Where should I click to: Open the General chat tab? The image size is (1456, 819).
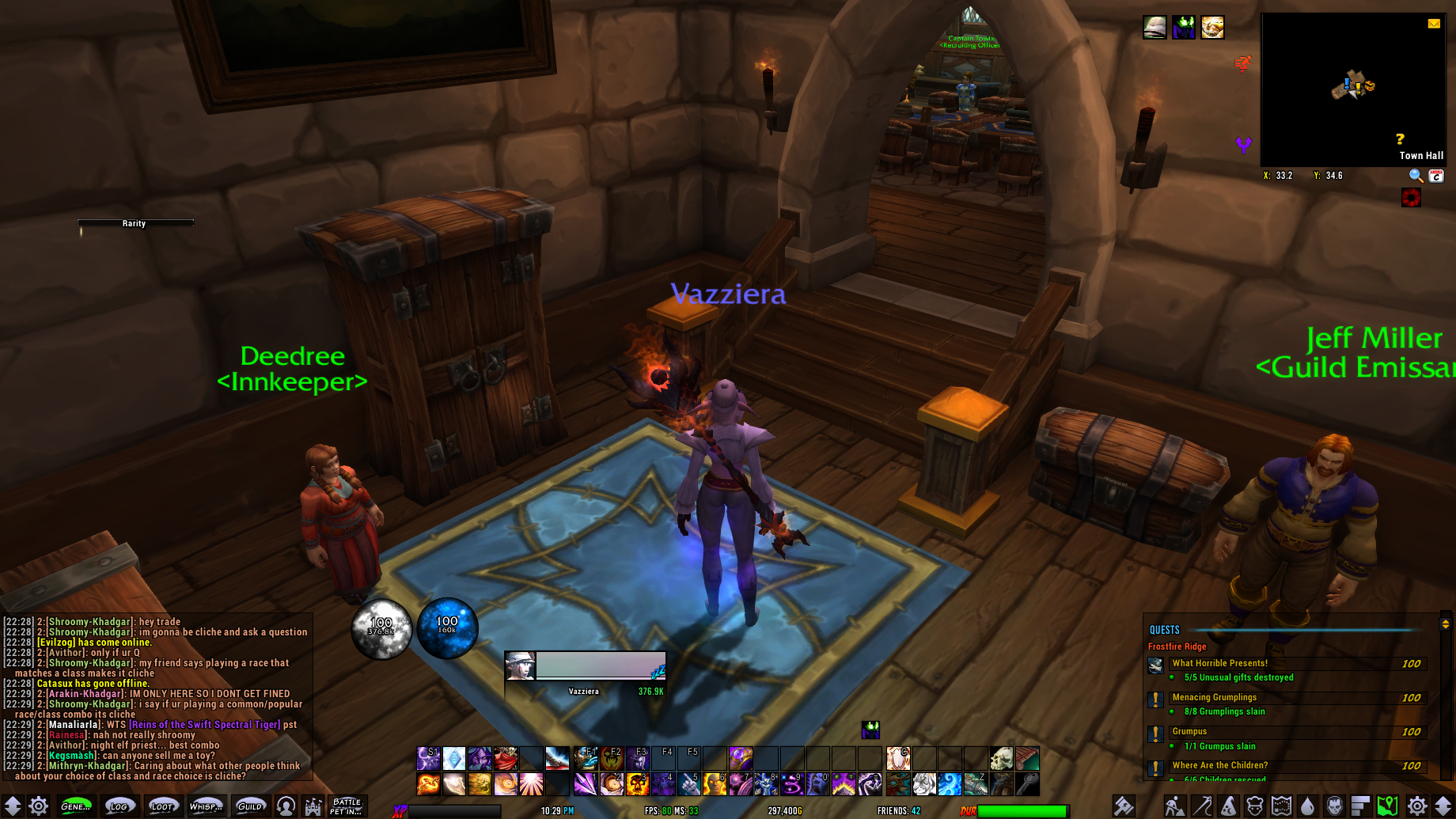tap(75, 806)
